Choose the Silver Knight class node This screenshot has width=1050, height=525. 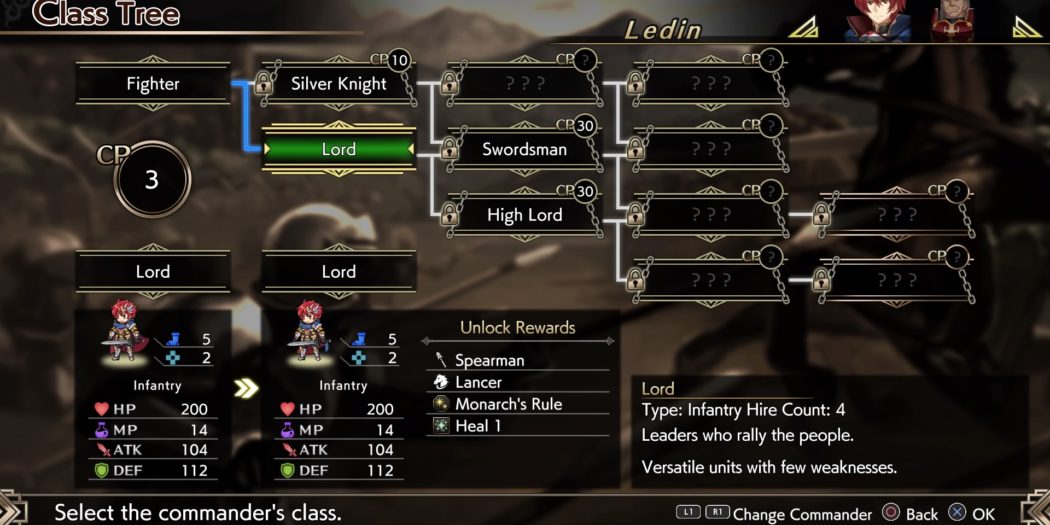[338, 84]
